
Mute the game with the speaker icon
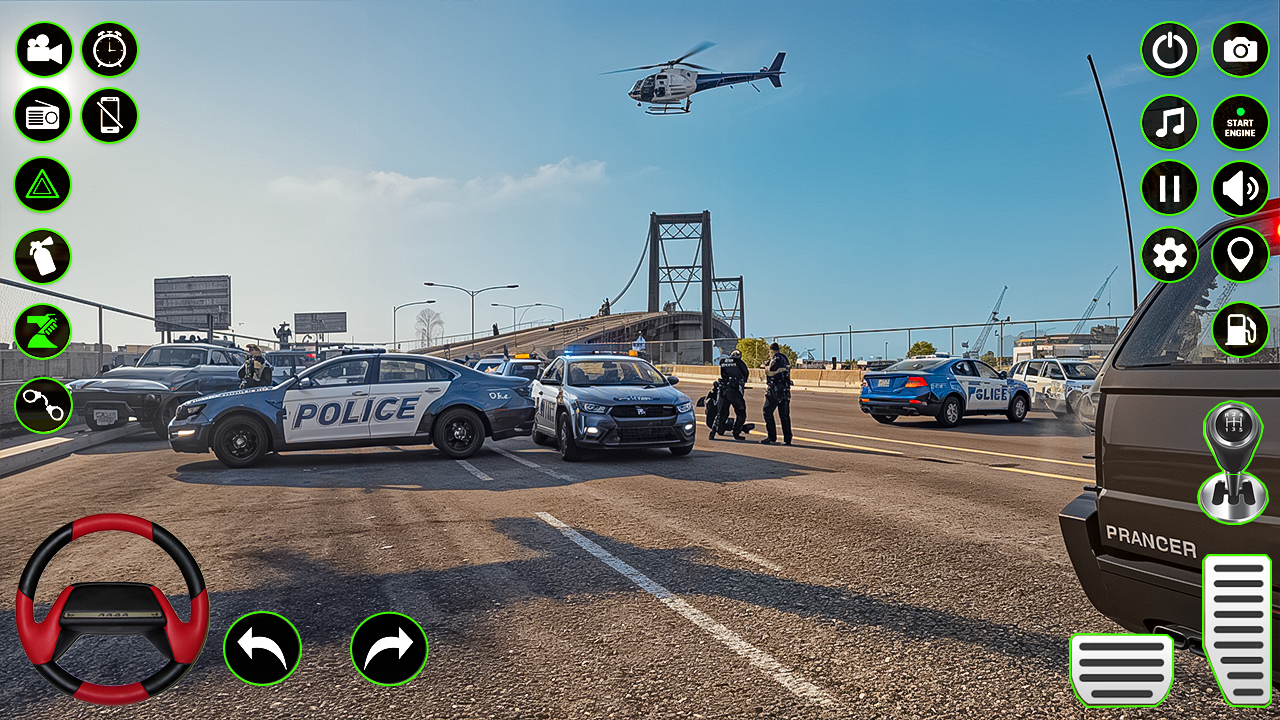point(1238,188)
